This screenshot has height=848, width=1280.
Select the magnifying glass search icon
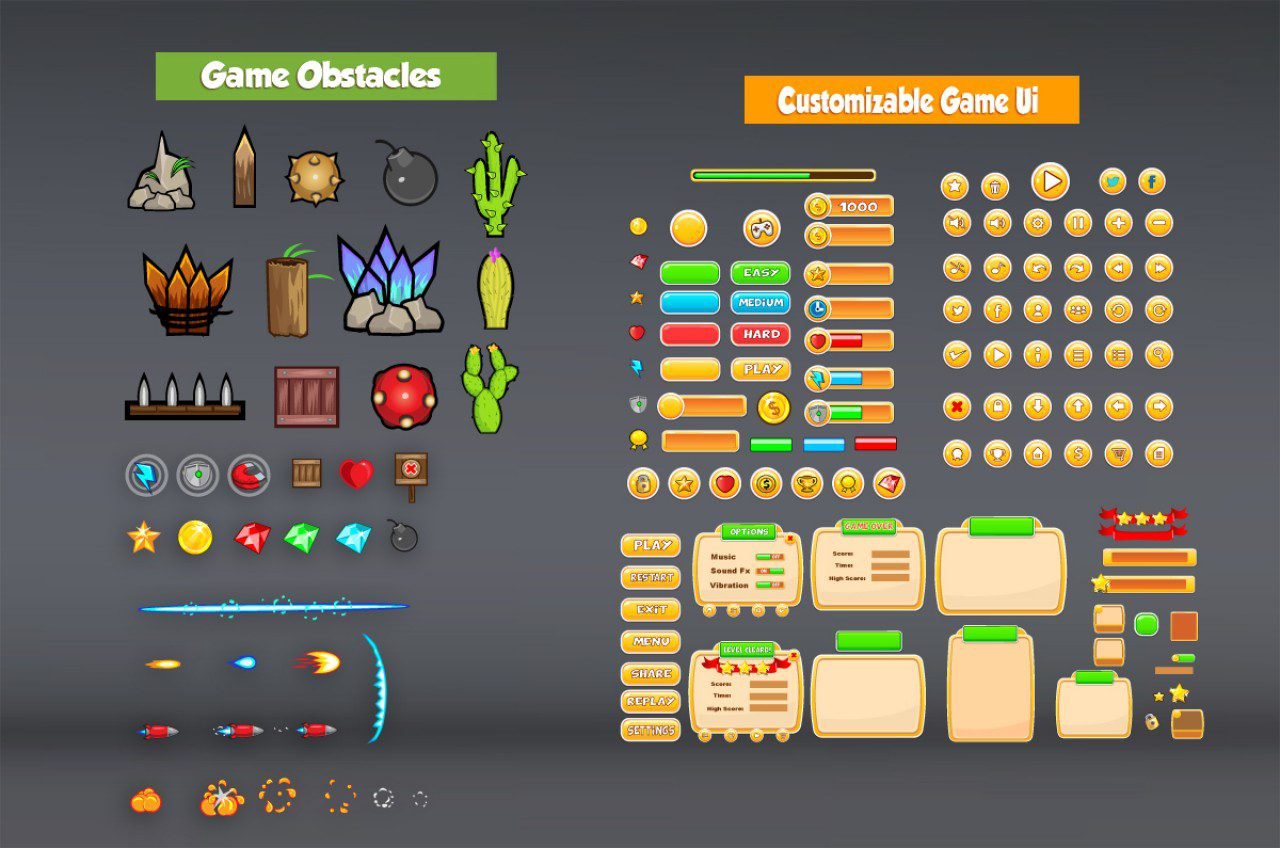tap(1159, 354)
